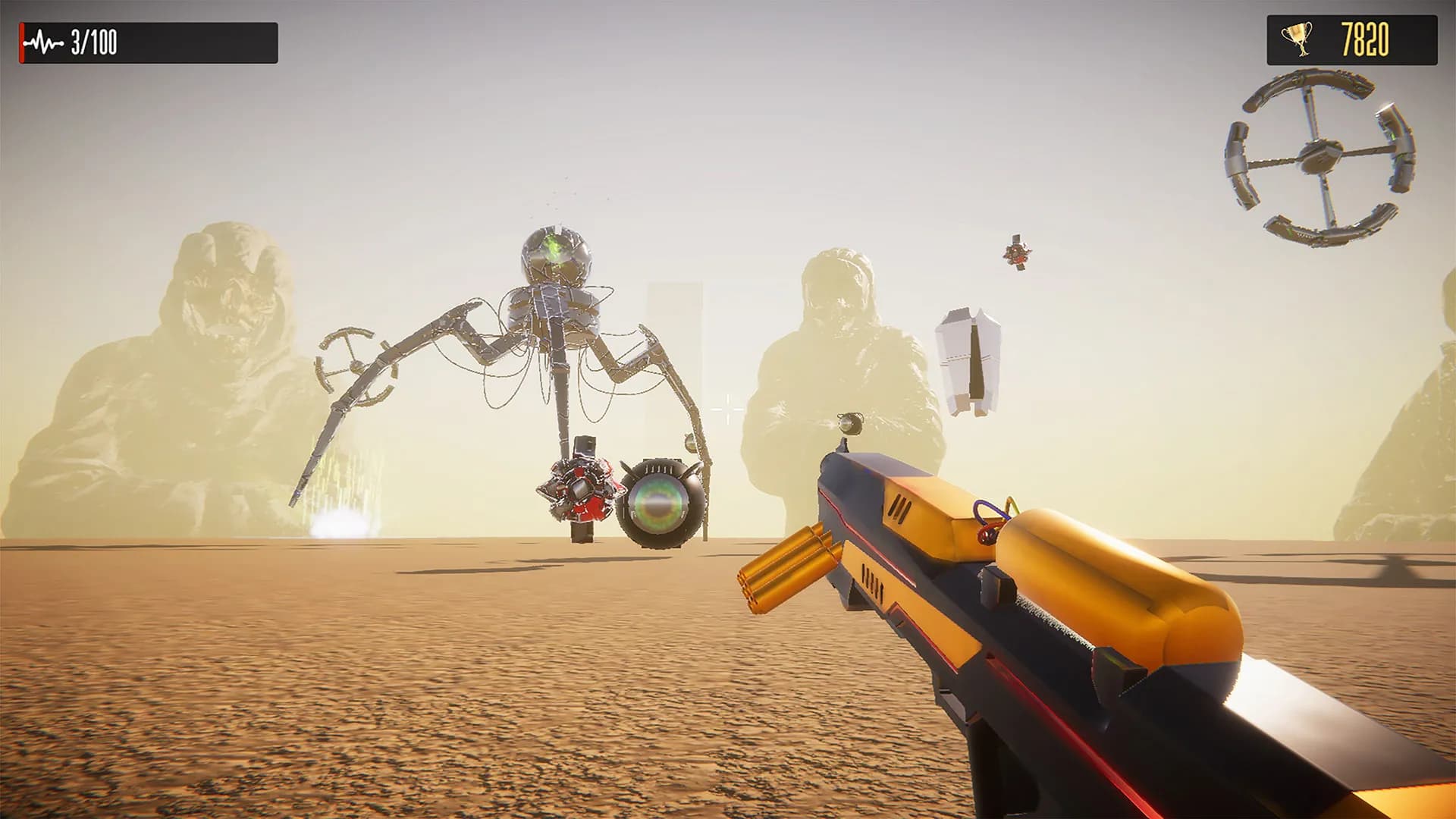Select the health counter showing 3/100
The width and height of the screenshot is (1456, 819).
pos(93,43)
